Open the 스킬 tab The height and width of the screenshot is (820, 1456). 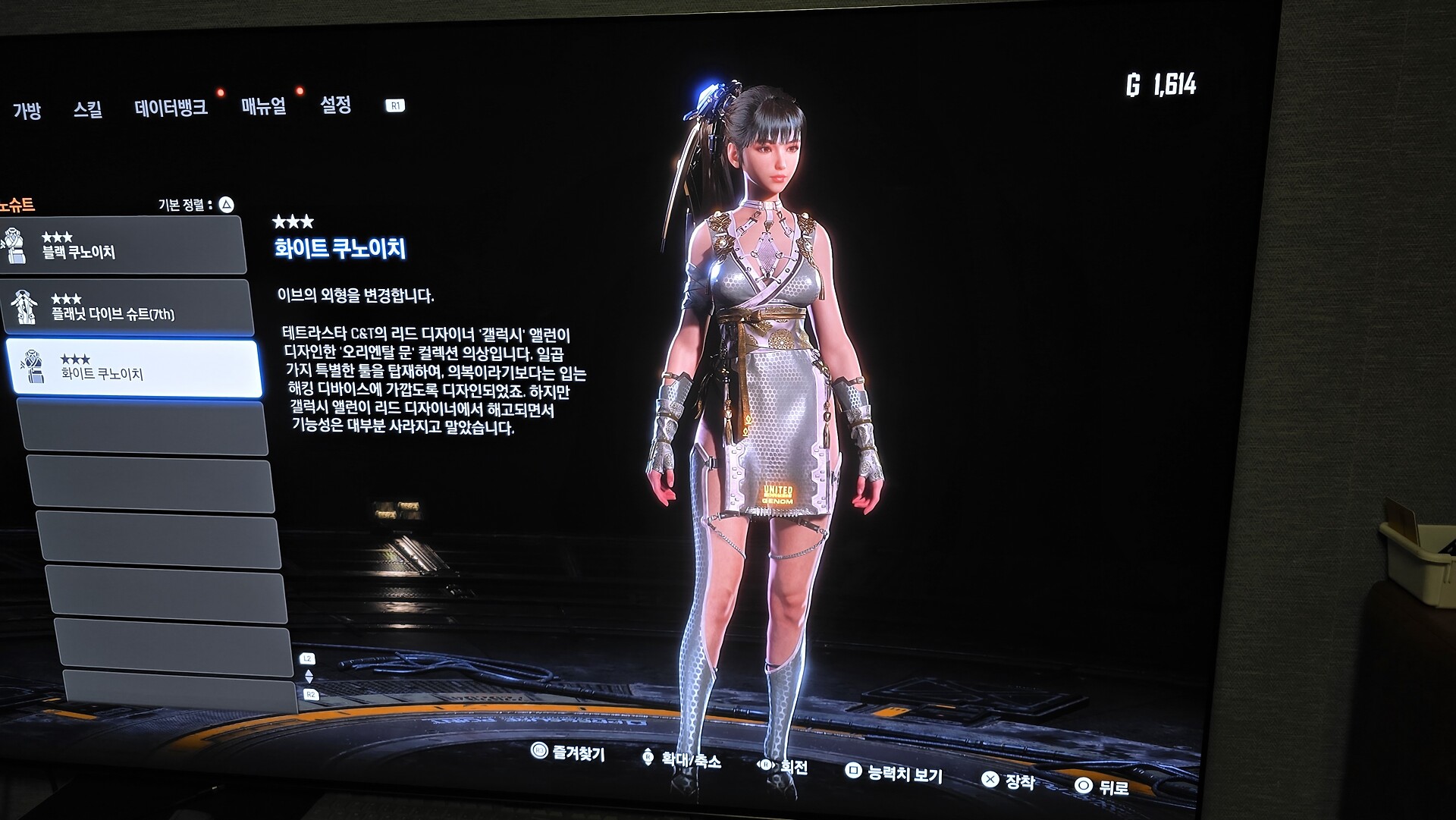(x=88, y=110)
